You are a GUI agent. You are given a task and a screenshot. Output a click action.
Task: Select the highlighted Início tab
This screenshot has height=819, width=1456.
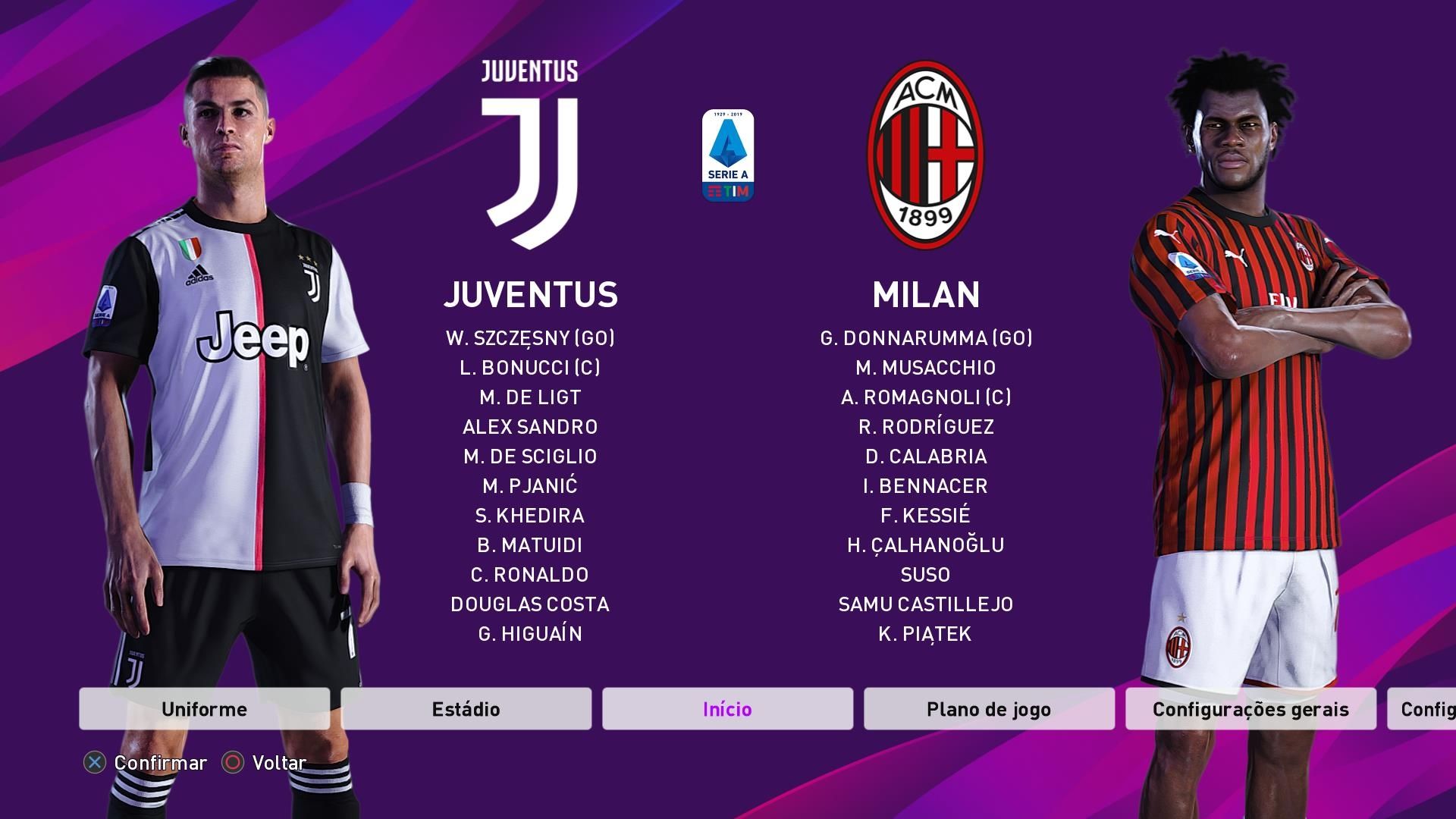click(726, 710)
